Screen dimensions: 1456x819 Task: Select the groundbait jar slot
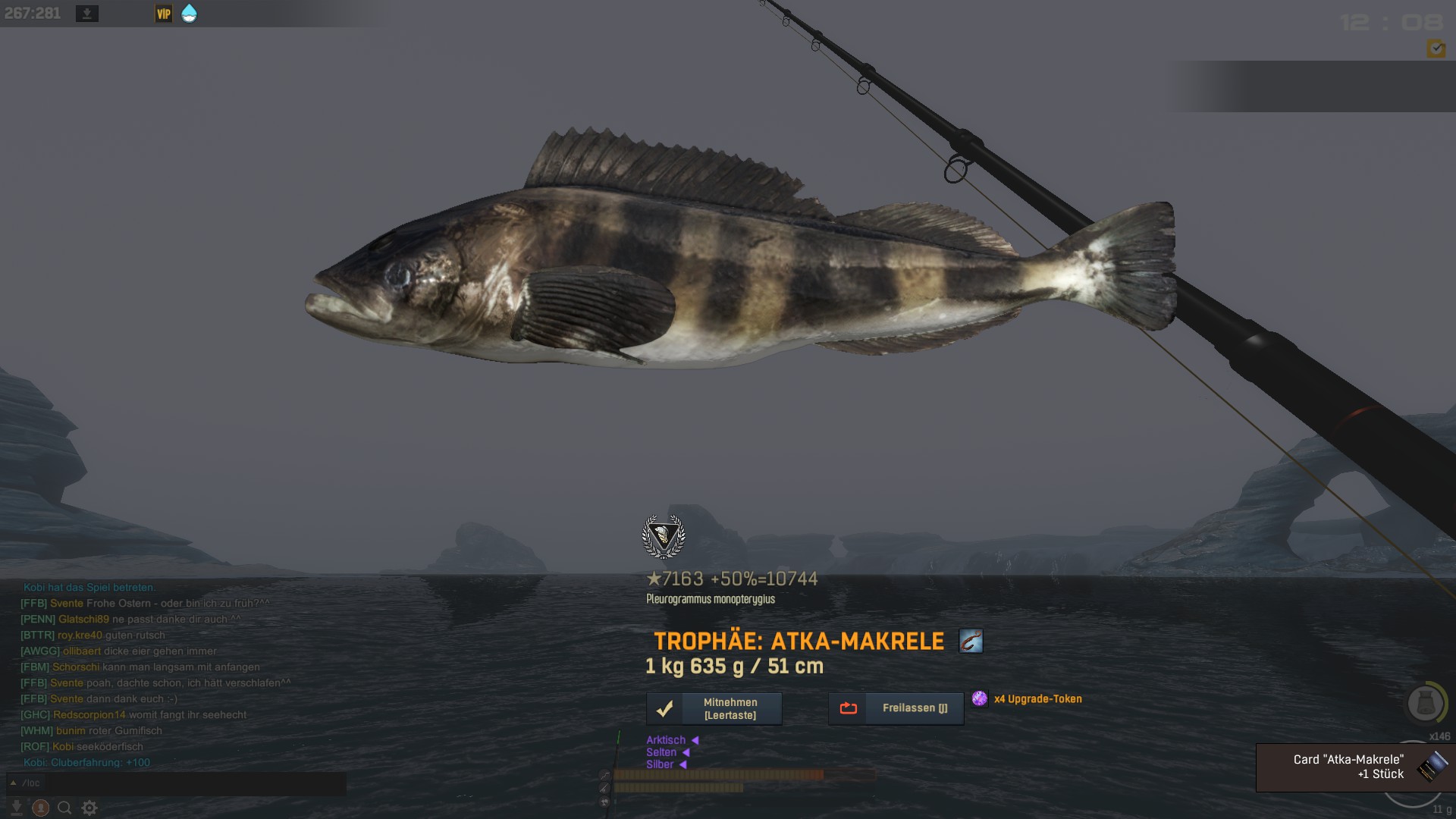click(x=1424, y=703)
